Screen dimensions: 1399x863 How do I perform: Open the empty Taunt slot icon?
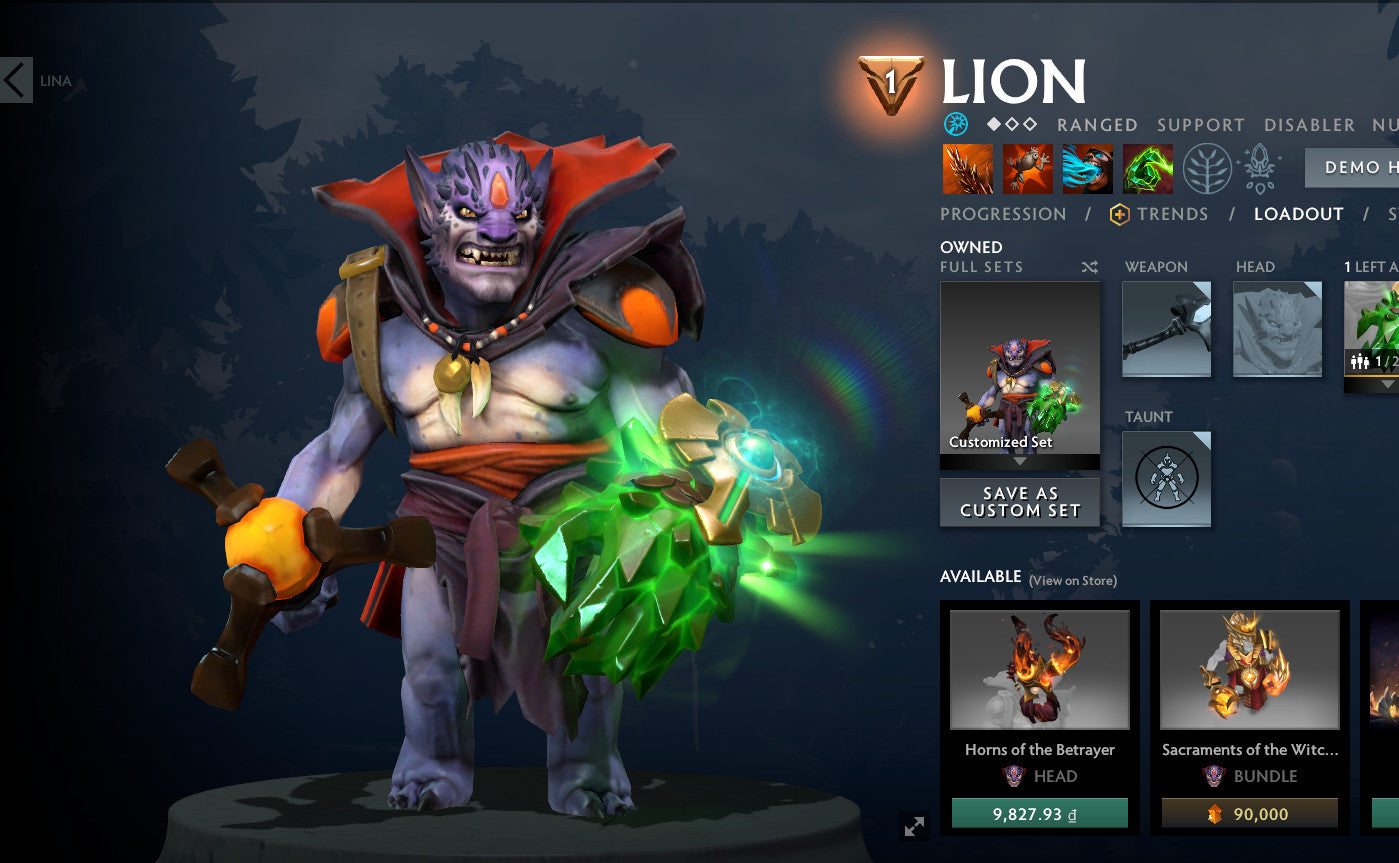pyautogui.click(x=1166, y=478)
